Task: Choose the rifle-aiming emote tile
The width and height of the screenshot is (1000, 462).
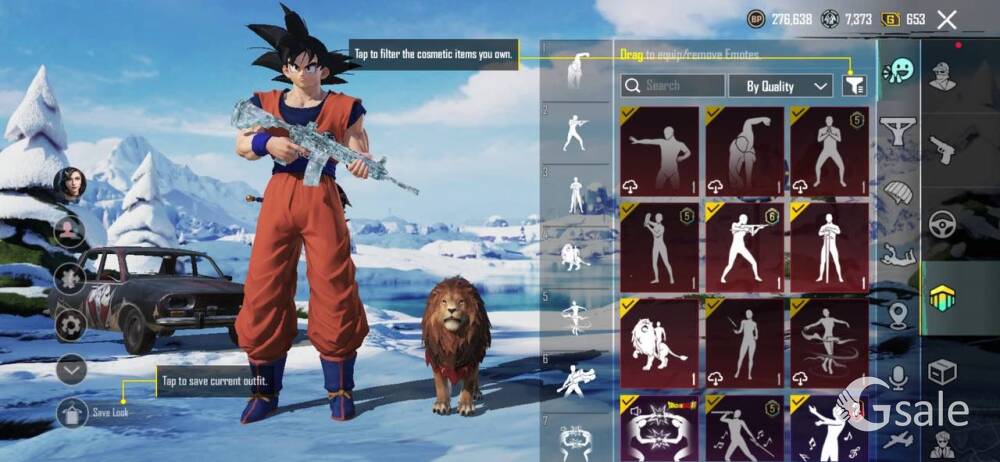Action: 744,247
